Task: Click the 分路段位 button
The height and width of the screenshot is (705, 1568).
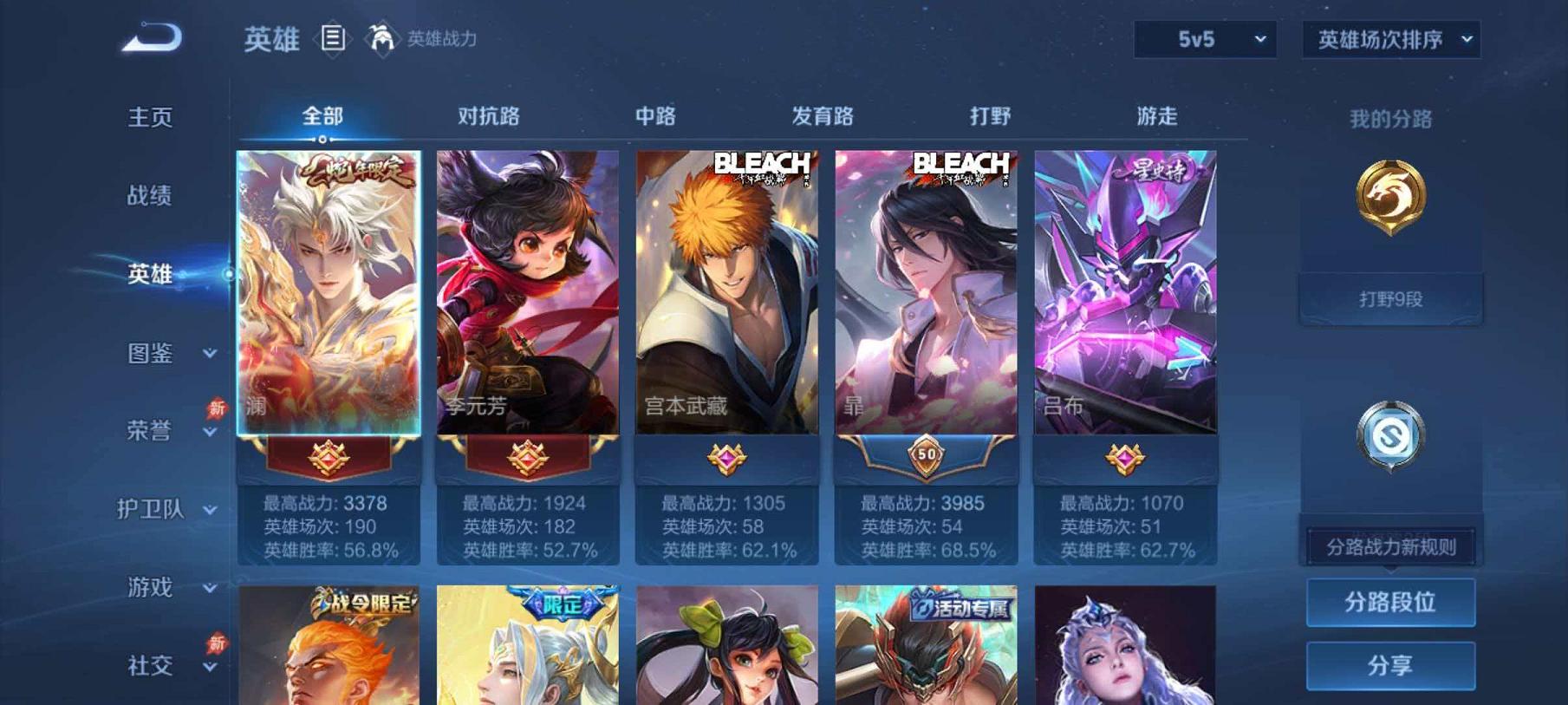Action: tap(1390, 602)
